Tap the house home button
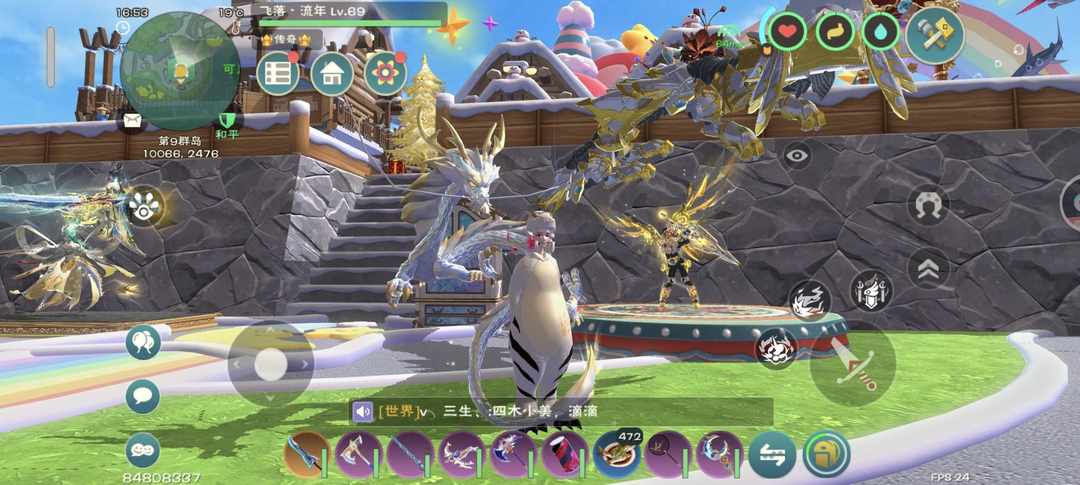1080x485 pixels. (x=332, y=74)
